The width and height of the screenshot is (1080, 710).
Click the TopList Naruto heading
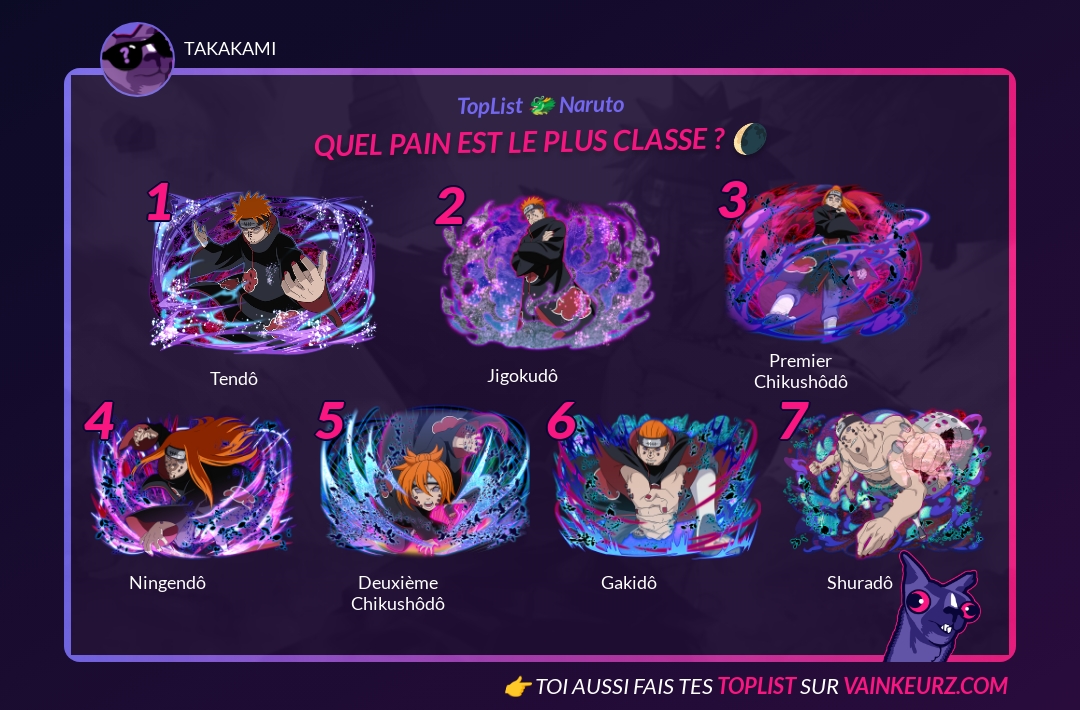[x=540, y=105]
